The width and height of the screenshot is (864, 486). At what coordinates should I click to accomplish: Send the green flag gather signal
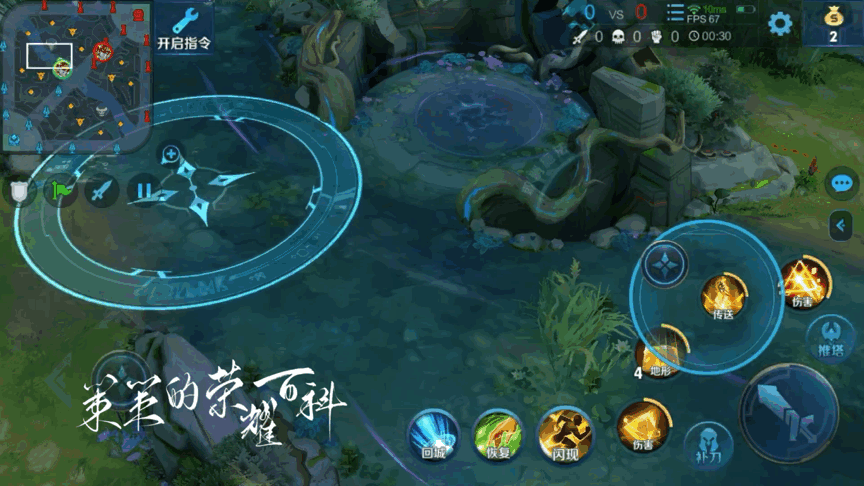pos(61,189)
